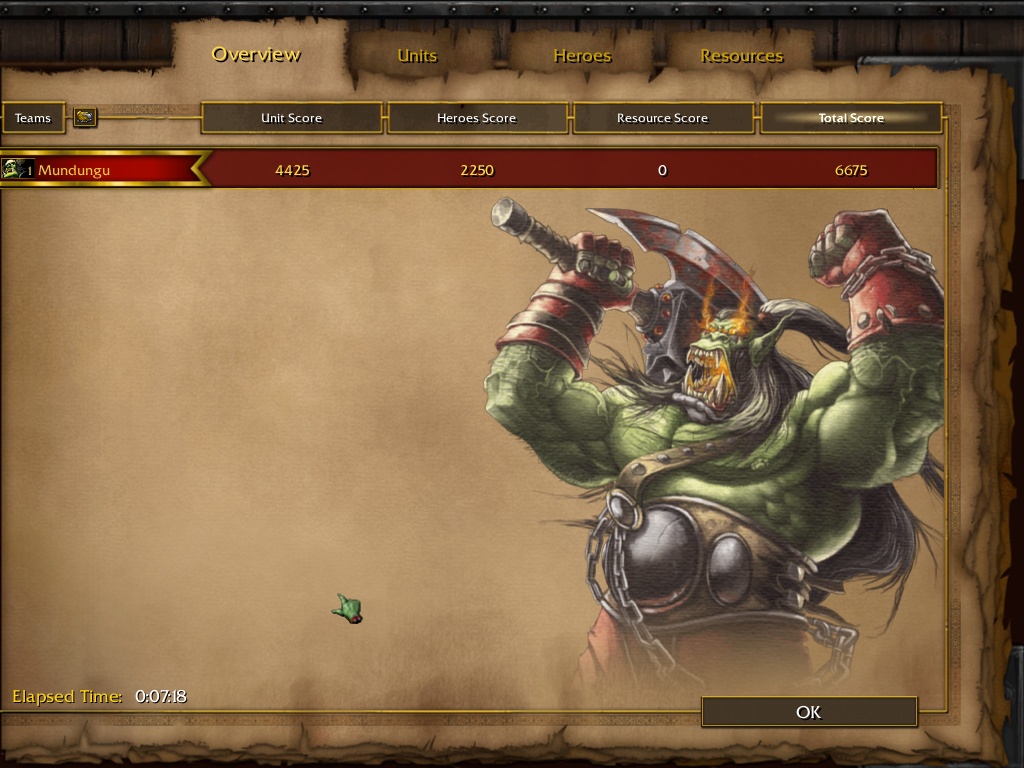The height and width of the screenshot is (768, 1024).
Task: Click the OK button
Action: pos(809,712)
